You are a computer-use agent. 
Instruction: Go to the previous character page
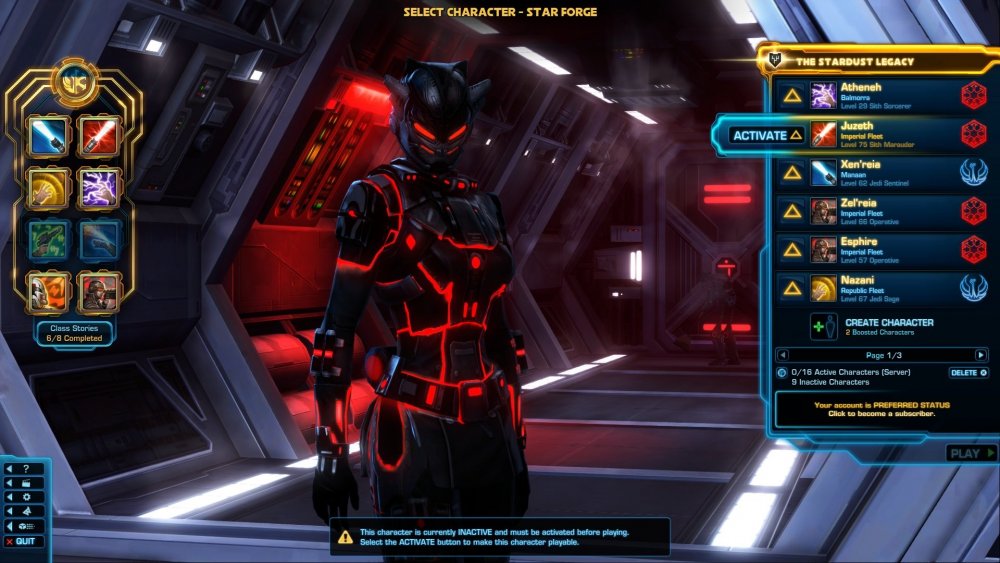tap(783, 355)
